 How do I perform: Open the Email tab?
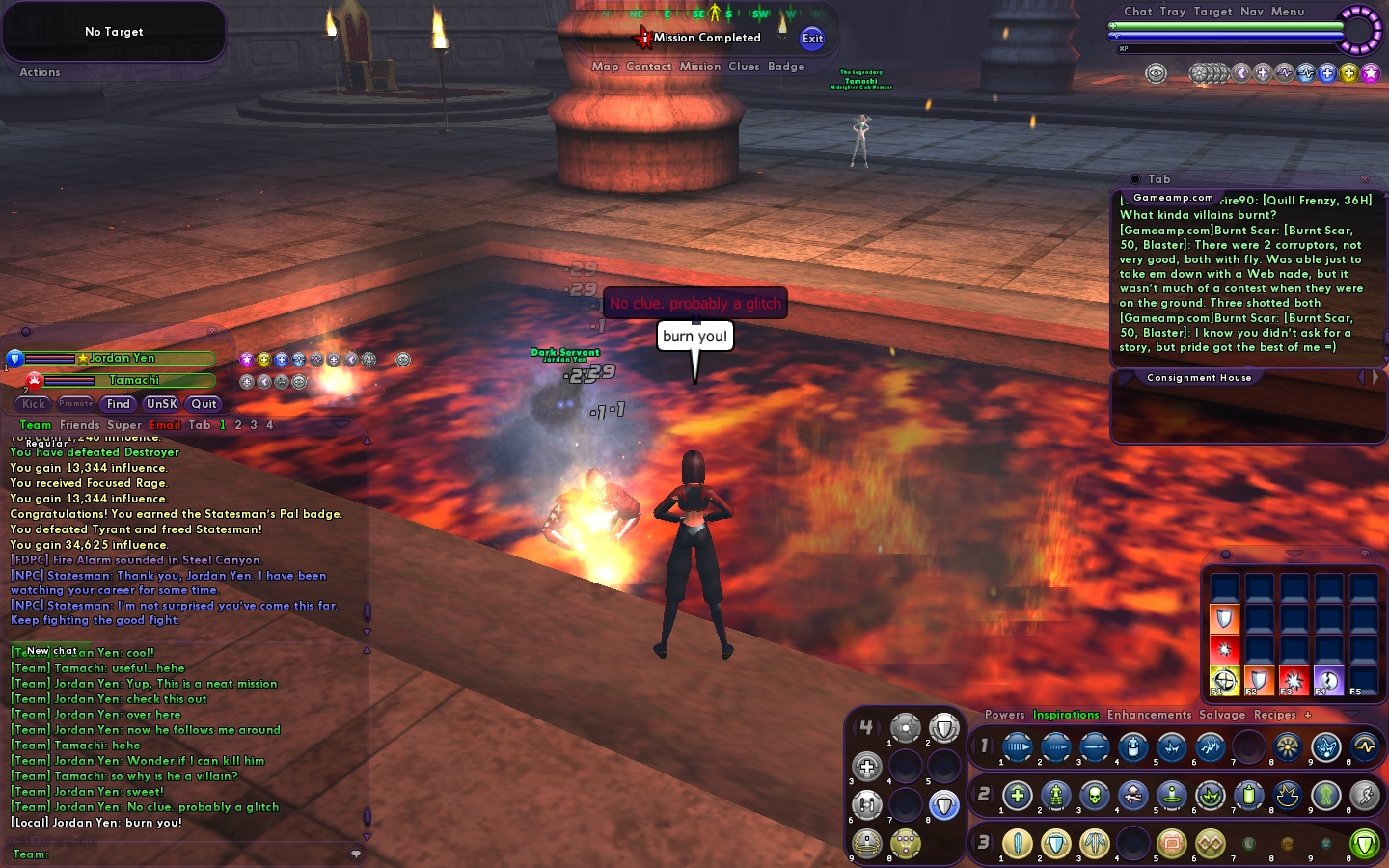(165, 425)
